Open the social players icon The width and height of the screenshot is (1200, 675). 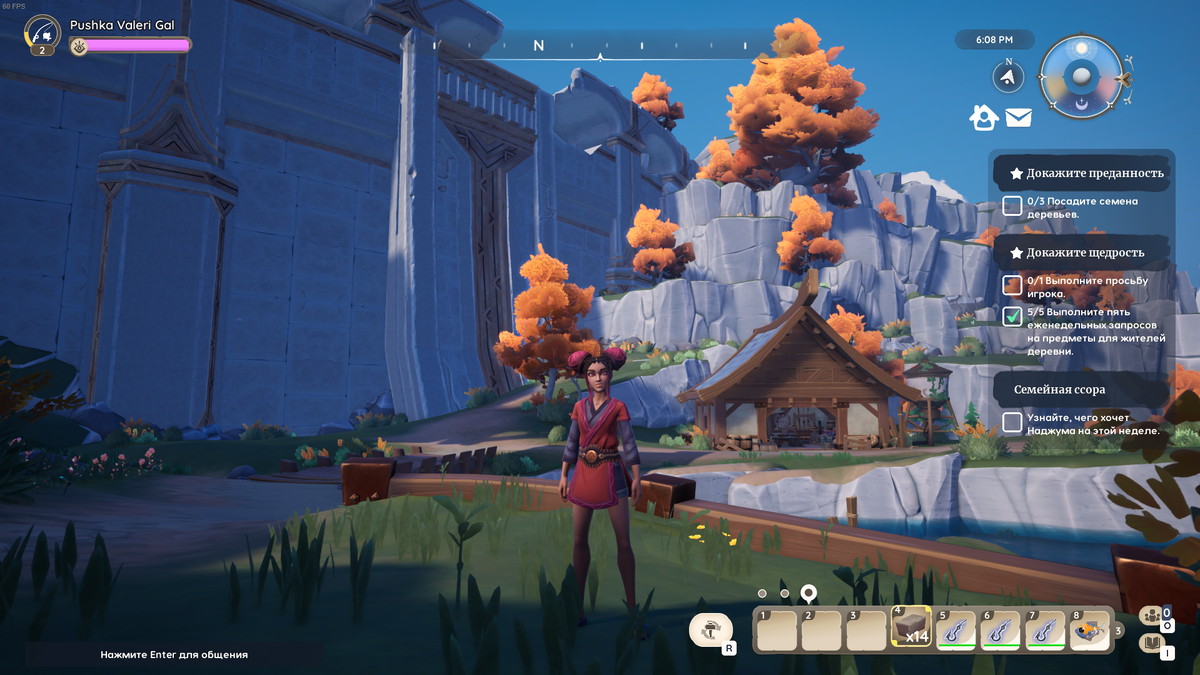(1151, 616)
